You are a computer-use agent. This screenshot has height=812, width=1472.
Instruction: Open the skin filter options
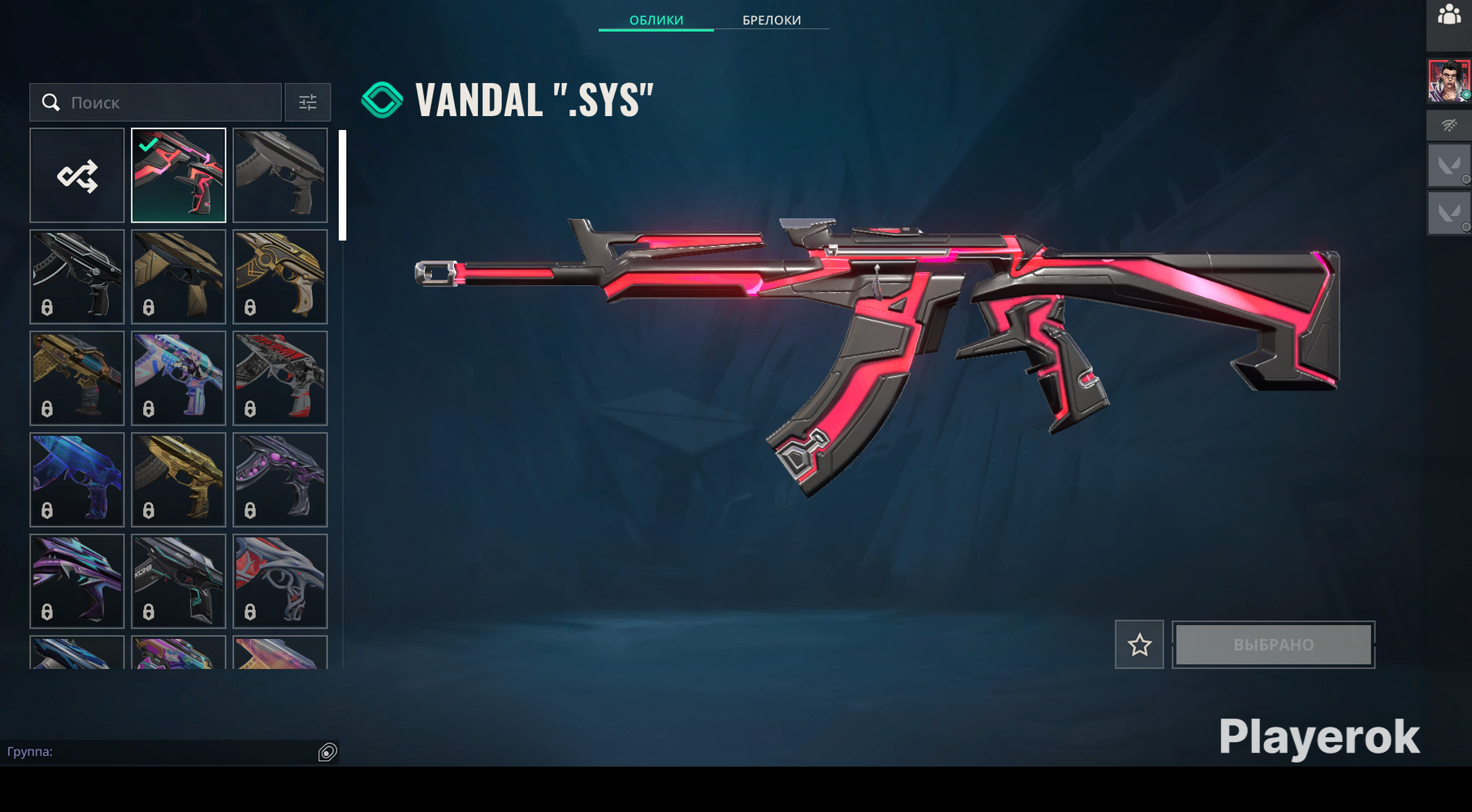click(x=308, y=102)
